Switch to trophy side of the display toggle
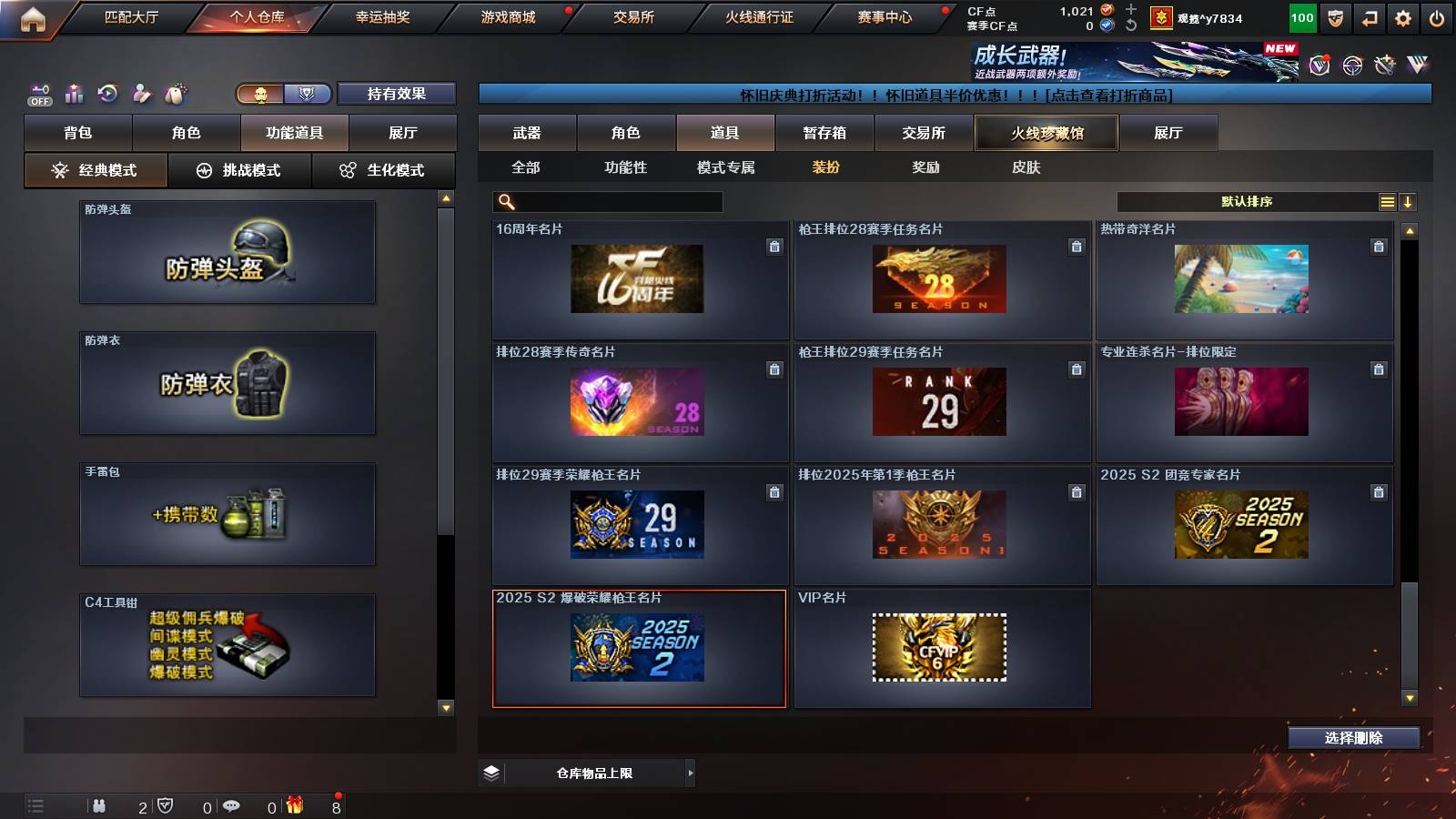The width and height of the screenshot is (1456, 819). point(308,93)
